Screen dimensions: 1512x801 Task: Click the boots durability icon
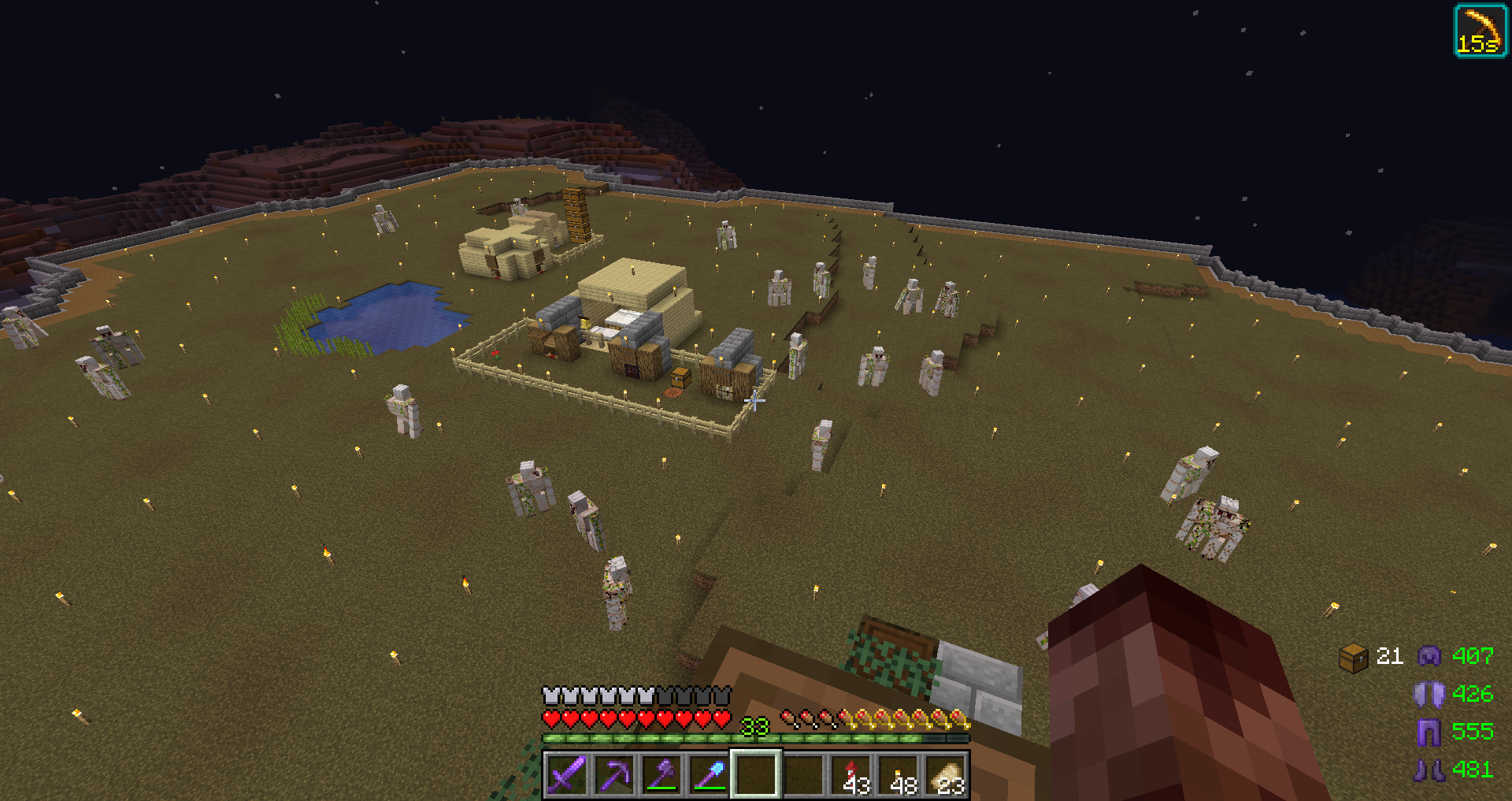[x=1429, y=769]
